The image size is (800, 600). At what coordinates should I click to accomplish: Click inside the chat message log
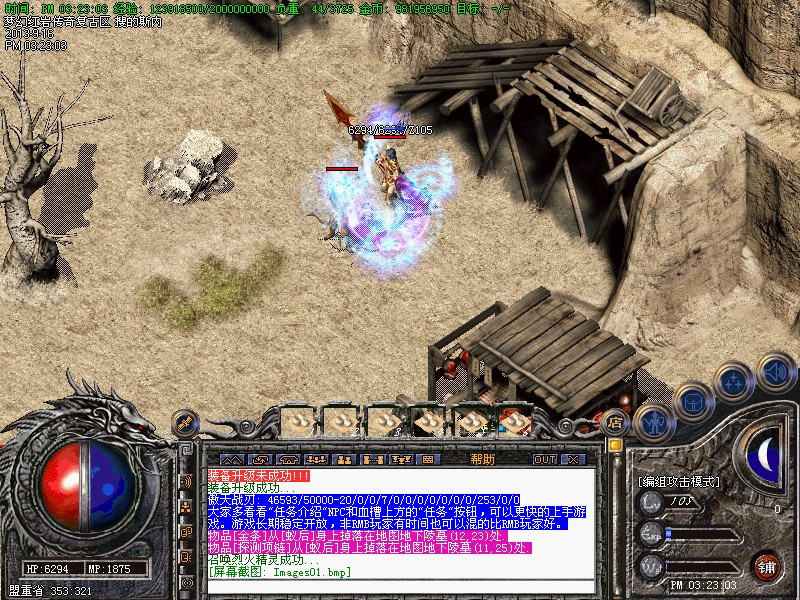tap(400, 520)
